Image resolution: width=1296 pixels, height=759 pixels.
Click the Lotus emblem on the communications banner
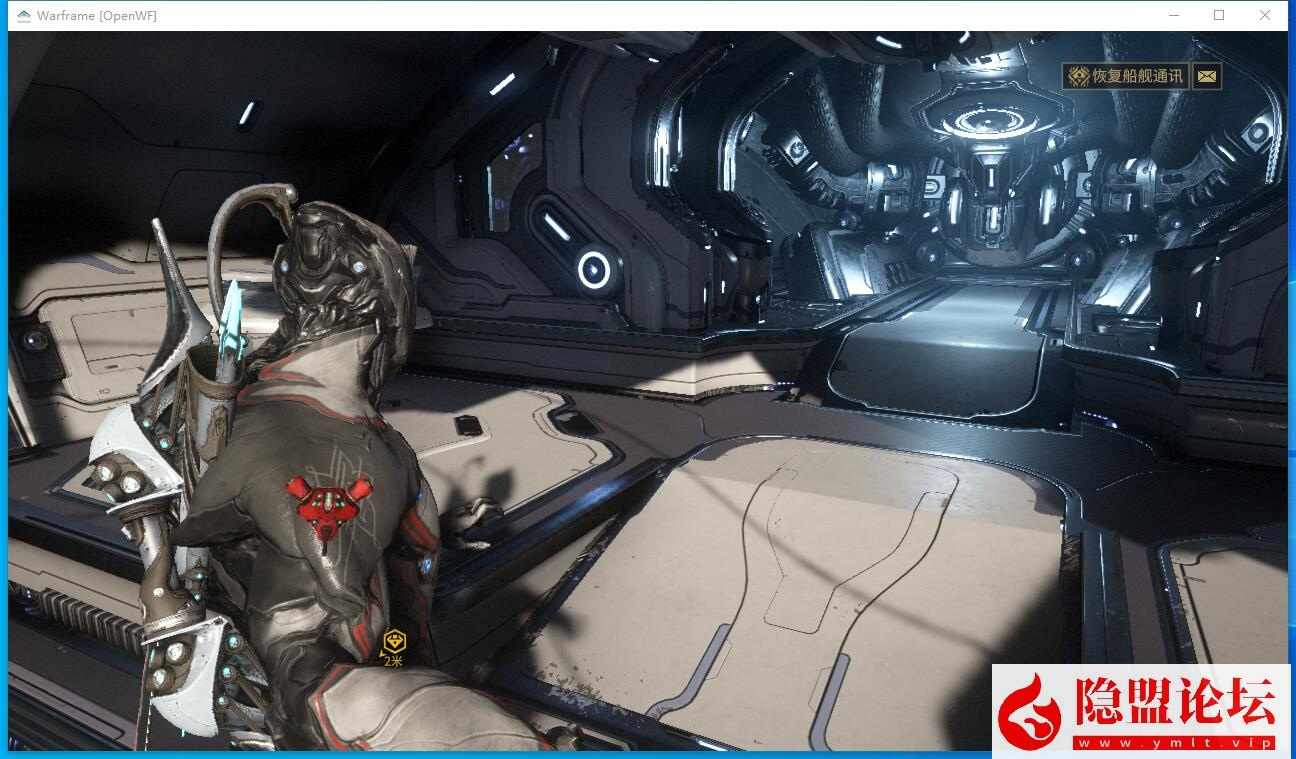click(1078, 76)
